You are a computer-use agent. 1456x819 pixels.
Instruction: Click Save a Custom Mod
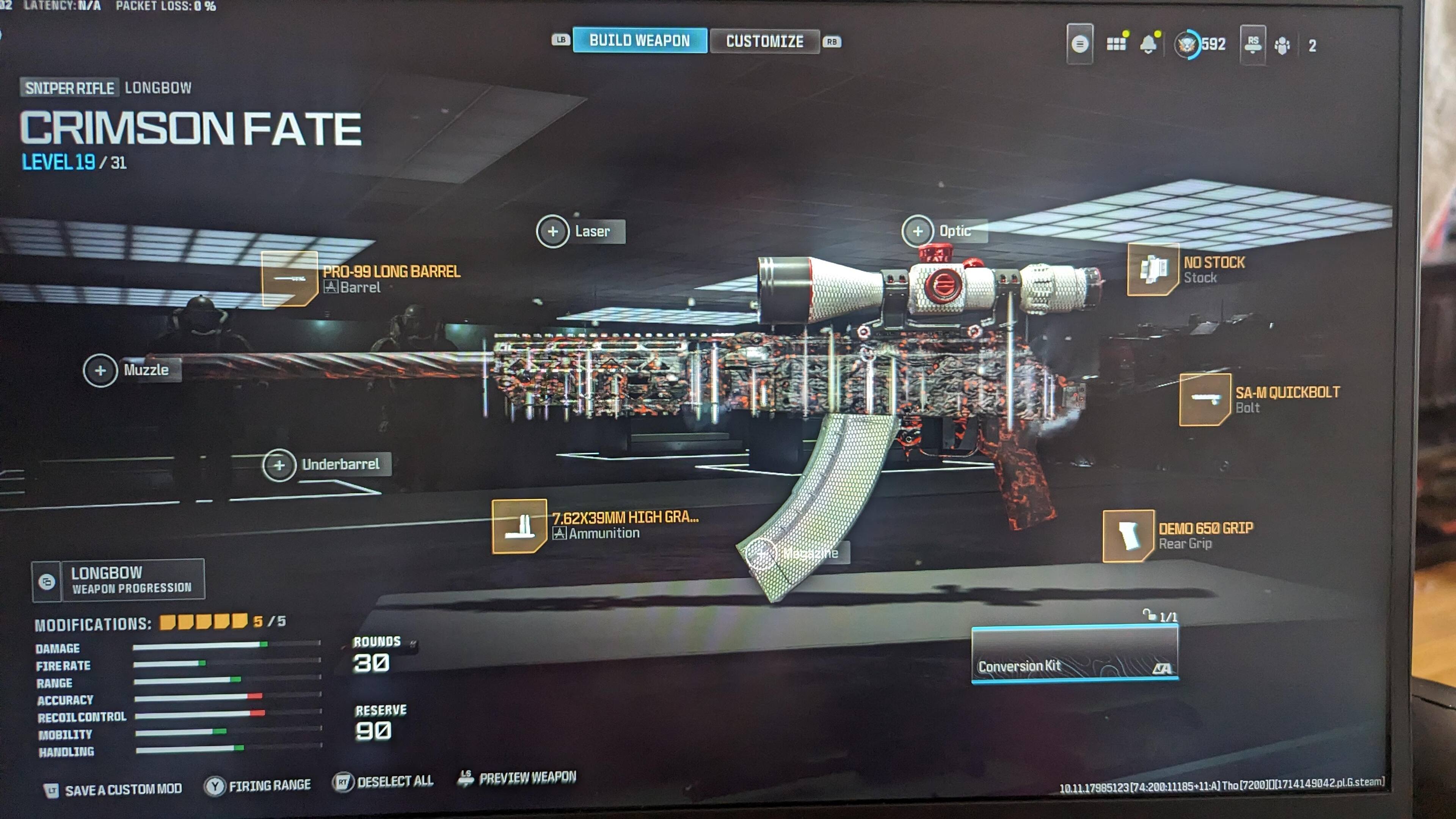coord(114,789)
